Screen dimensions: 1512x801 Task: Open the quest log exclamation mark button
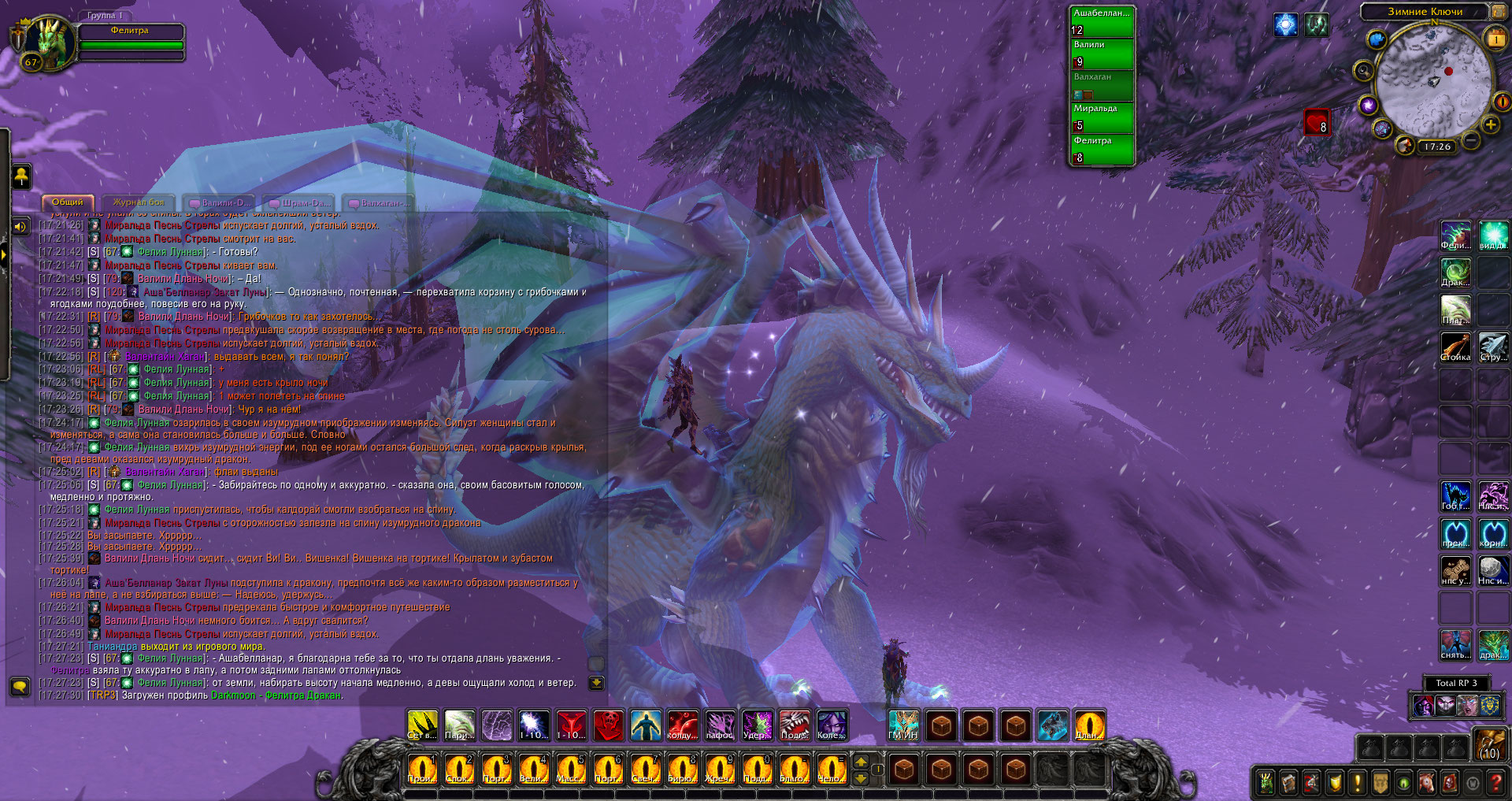pos(1358,782)
